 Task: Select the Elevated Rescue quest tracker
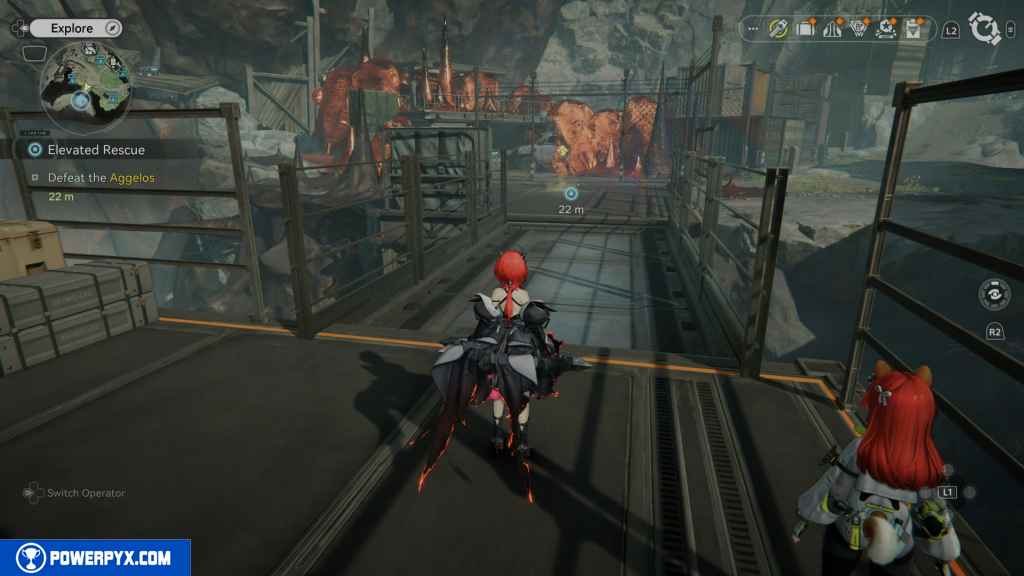coord(96,149)
